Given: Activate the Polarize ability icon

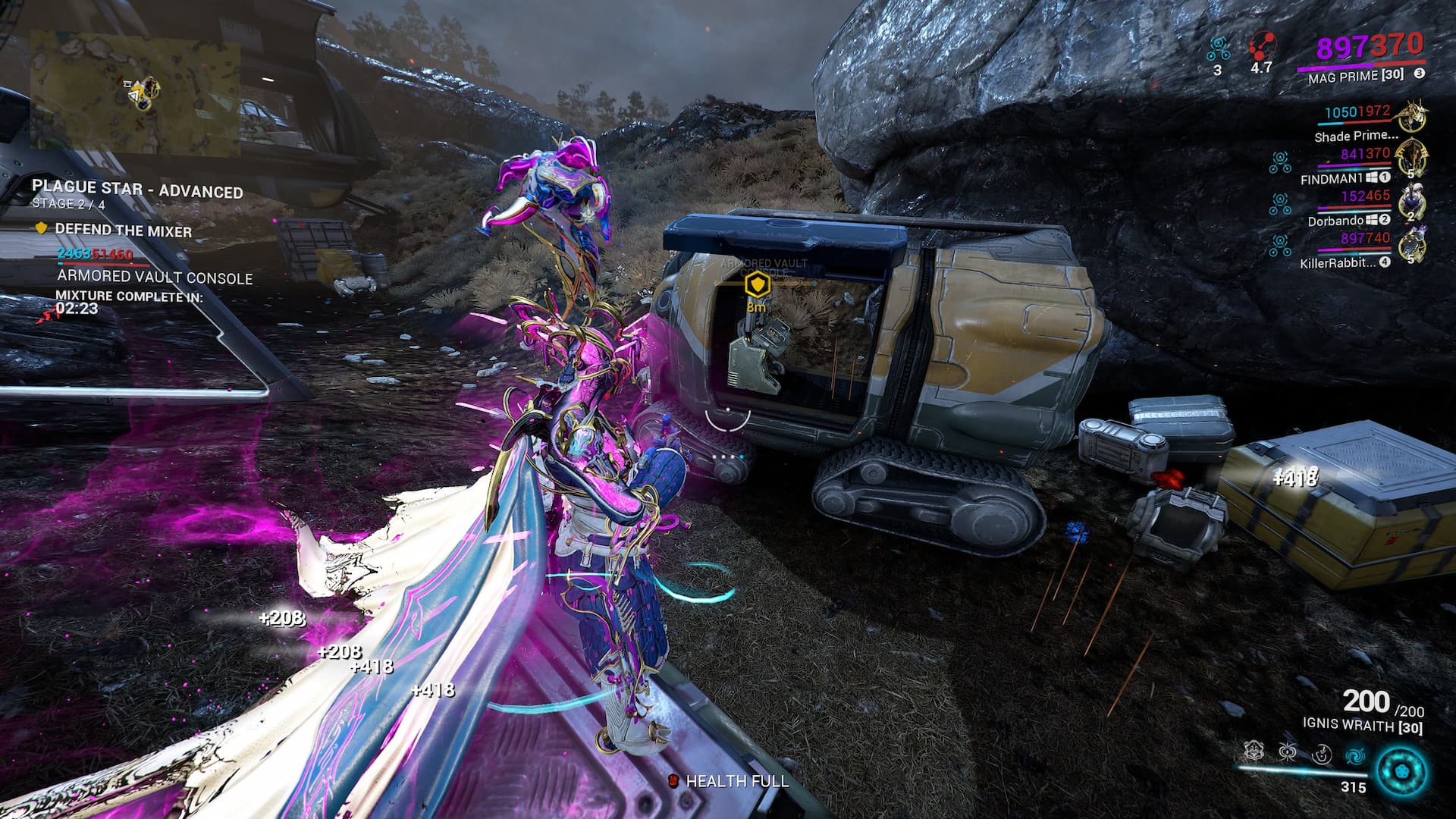Looking at the screenshot, I should 1321,755.
